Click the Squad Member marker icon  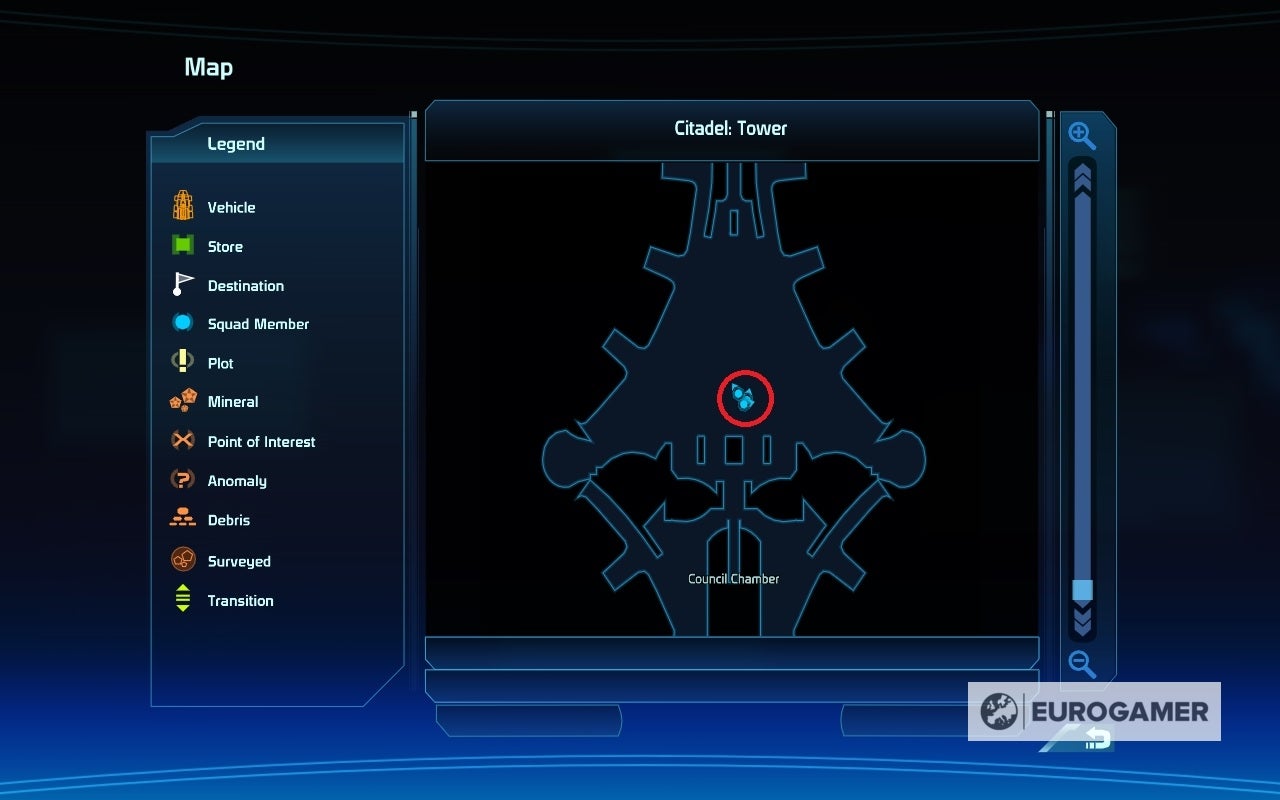click(181, 322)
